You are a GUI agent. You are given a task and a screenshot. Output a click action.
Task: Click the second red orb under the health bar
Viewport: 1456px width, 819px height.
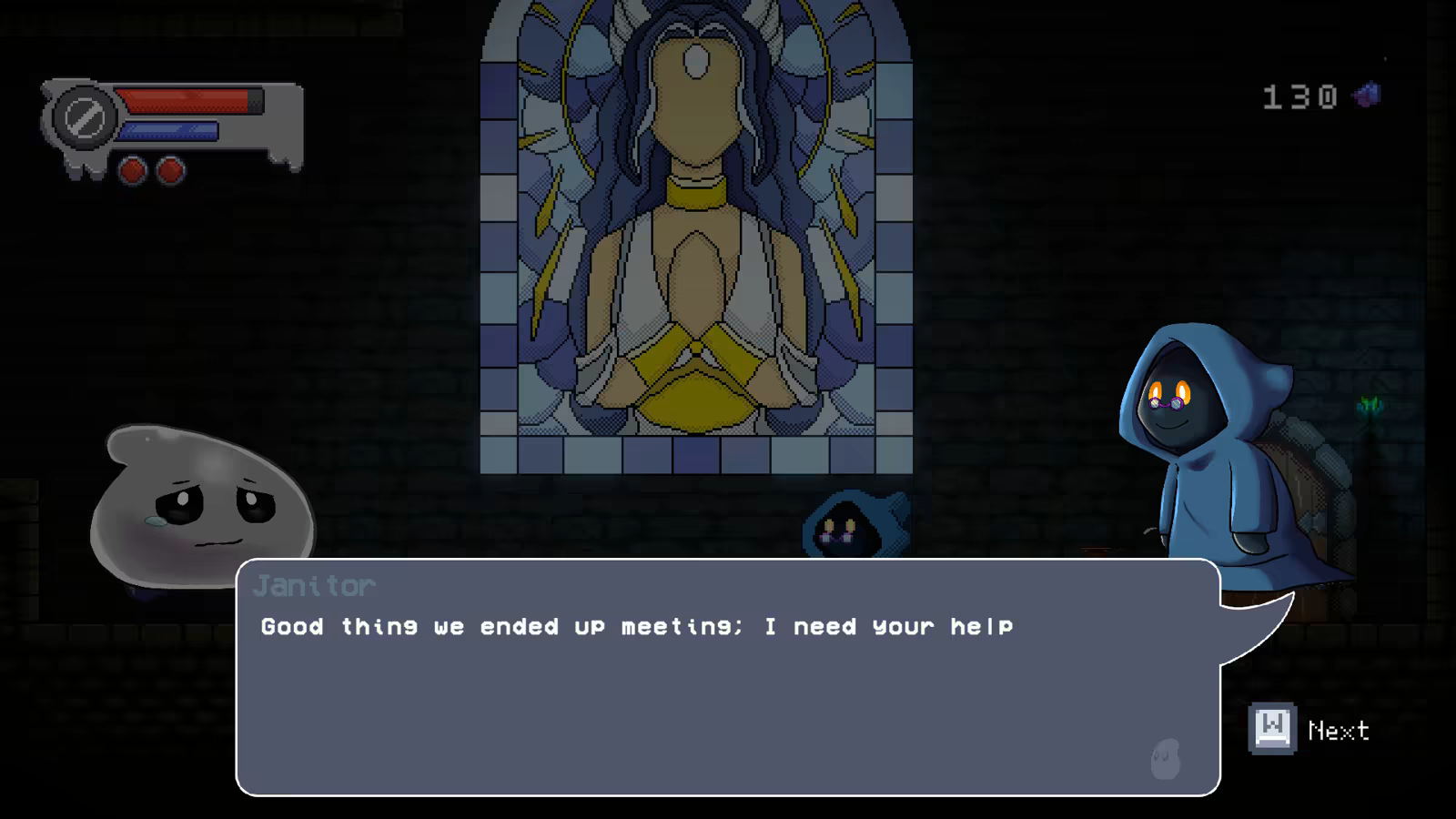click(169, 168)
